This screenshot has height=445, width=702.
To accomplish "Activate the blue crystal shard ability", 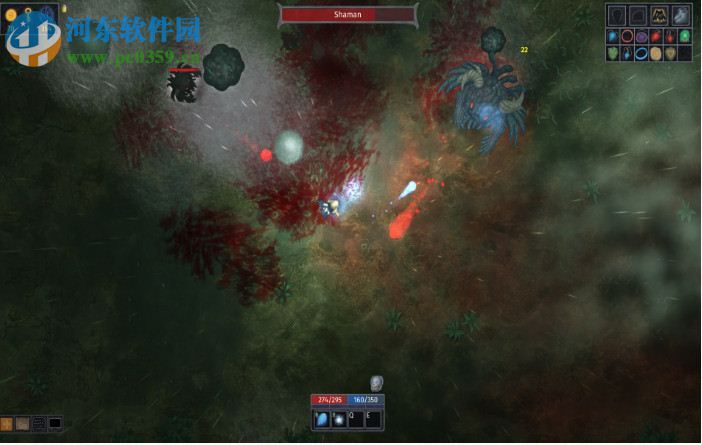I will click(323, 420).
